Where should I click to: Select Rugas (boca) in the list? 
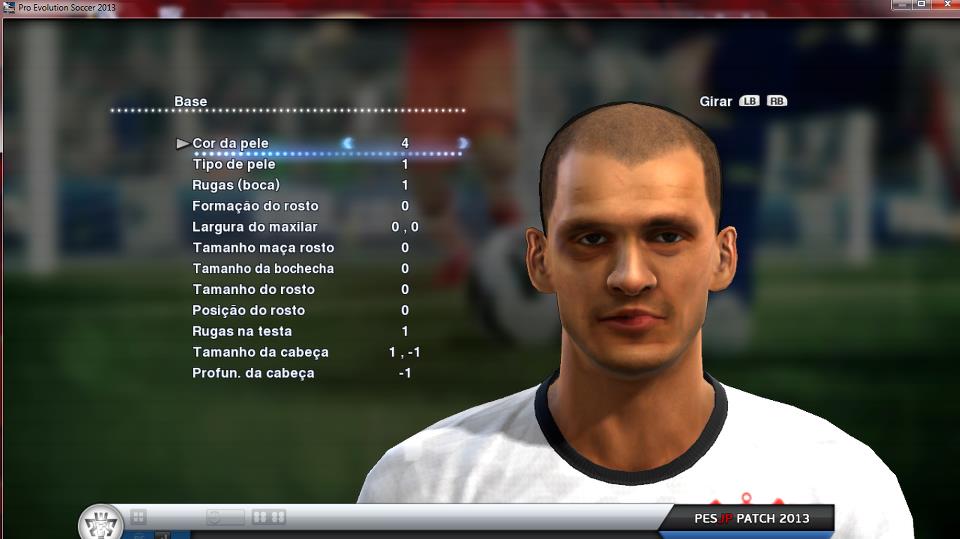pyautogui.click(x=236, y=185)
